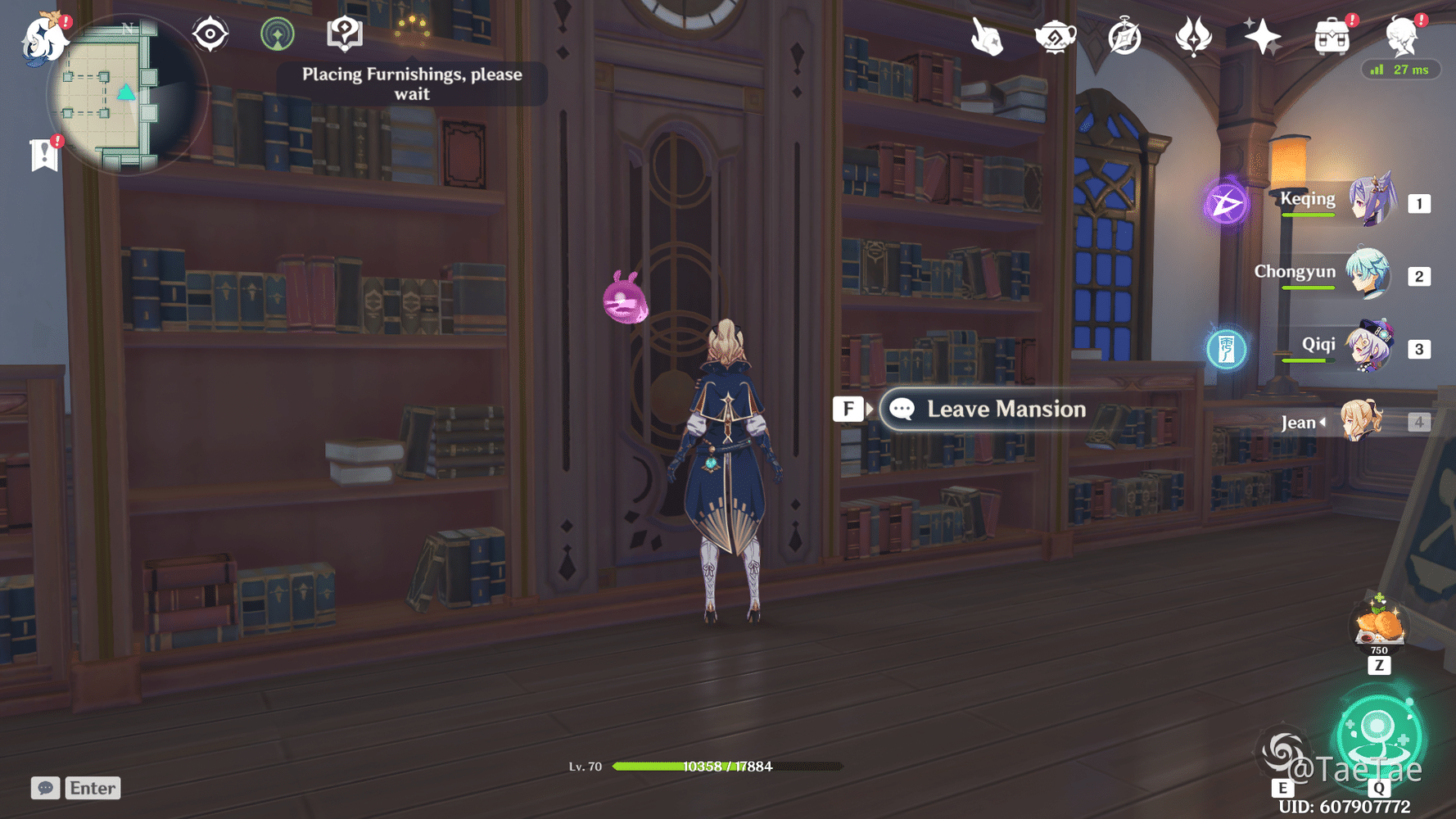This screenshot has width=1456, height=819.
Task: Click the Lv. 70 EXP progress bar
Action: 729,767
